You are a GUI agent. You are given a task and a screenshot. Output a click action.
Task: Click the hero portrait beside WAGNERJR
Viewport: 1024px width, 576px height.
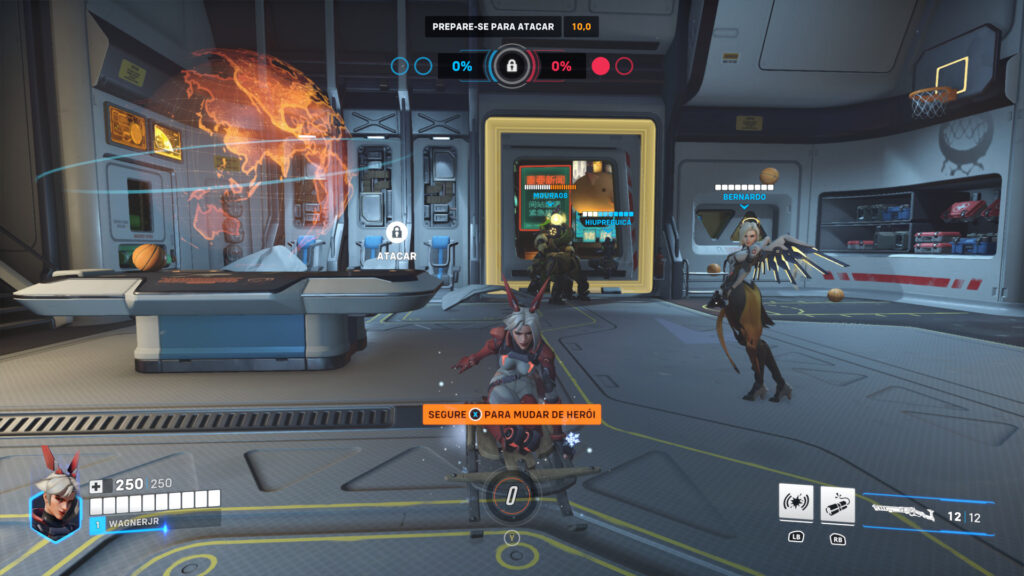pyautogui.click(x=56, y=502)
